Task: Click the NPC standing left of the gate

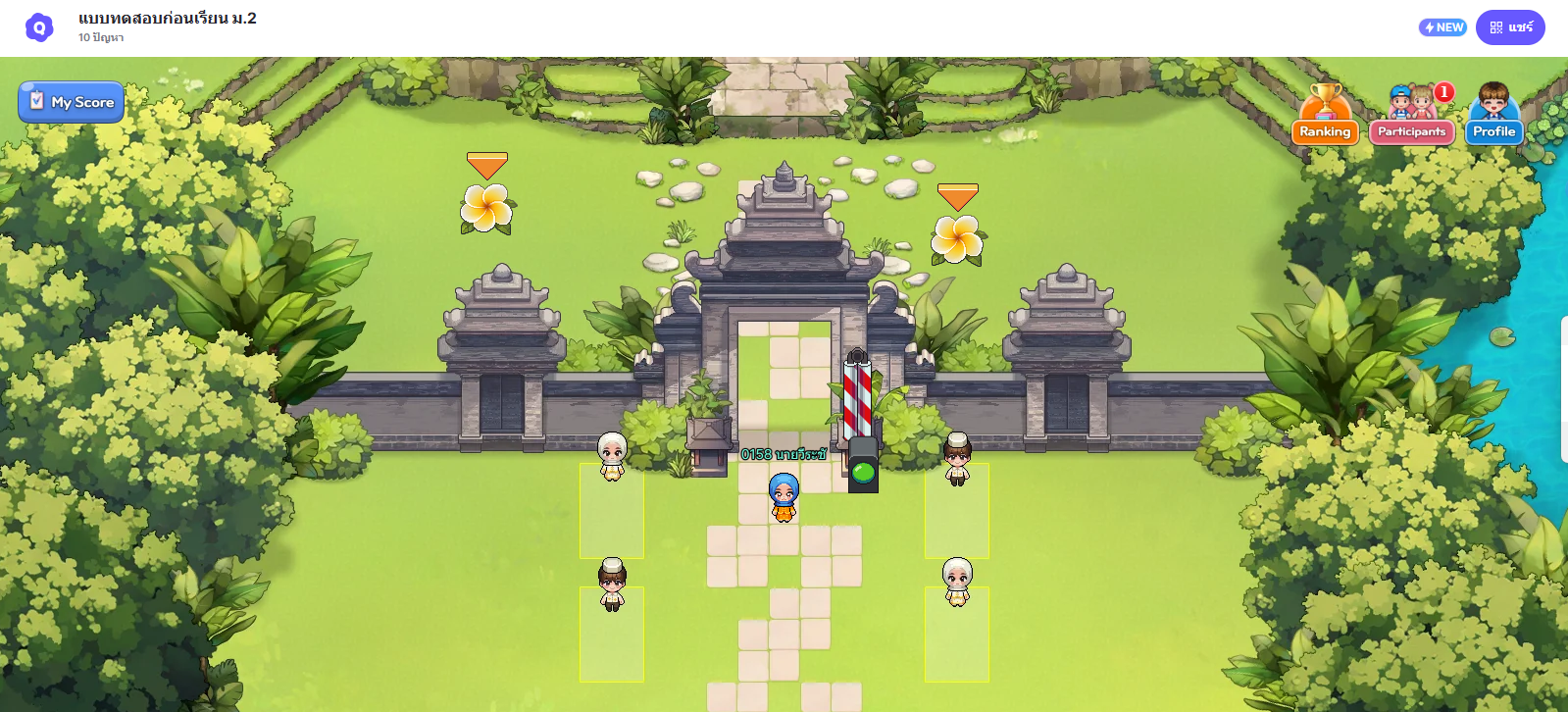Action: (610, 458)
